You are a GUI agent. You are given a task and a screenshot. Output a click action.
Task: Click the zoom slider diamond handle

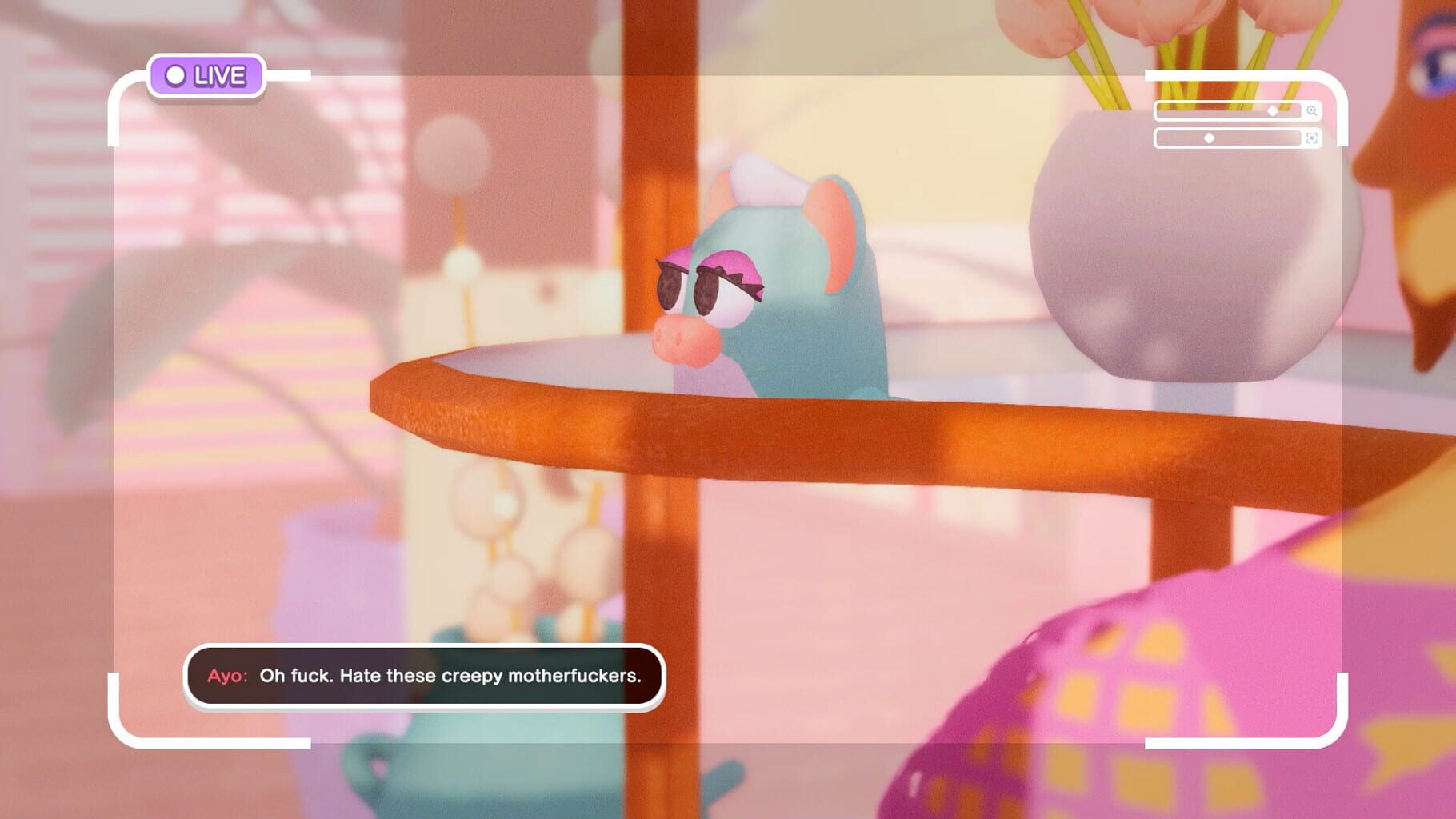coord(1273,111)
